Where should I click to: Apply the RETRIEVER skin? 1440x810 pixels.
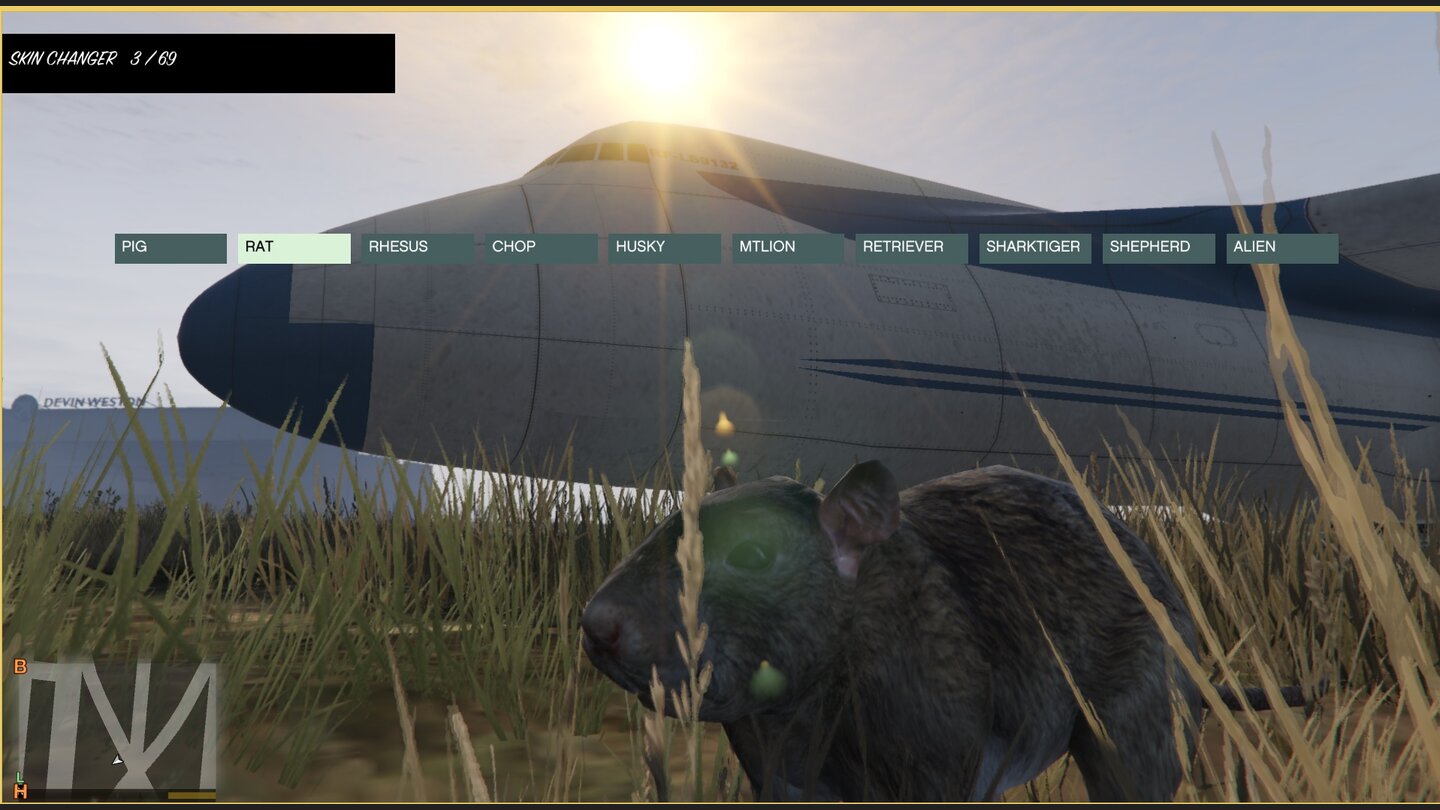pos(910,247)
